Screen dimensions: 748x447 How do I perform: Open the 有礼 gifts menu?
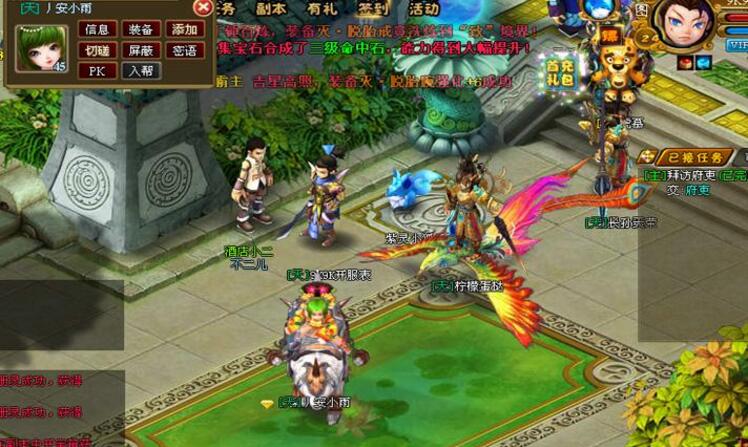pos(322,8)
